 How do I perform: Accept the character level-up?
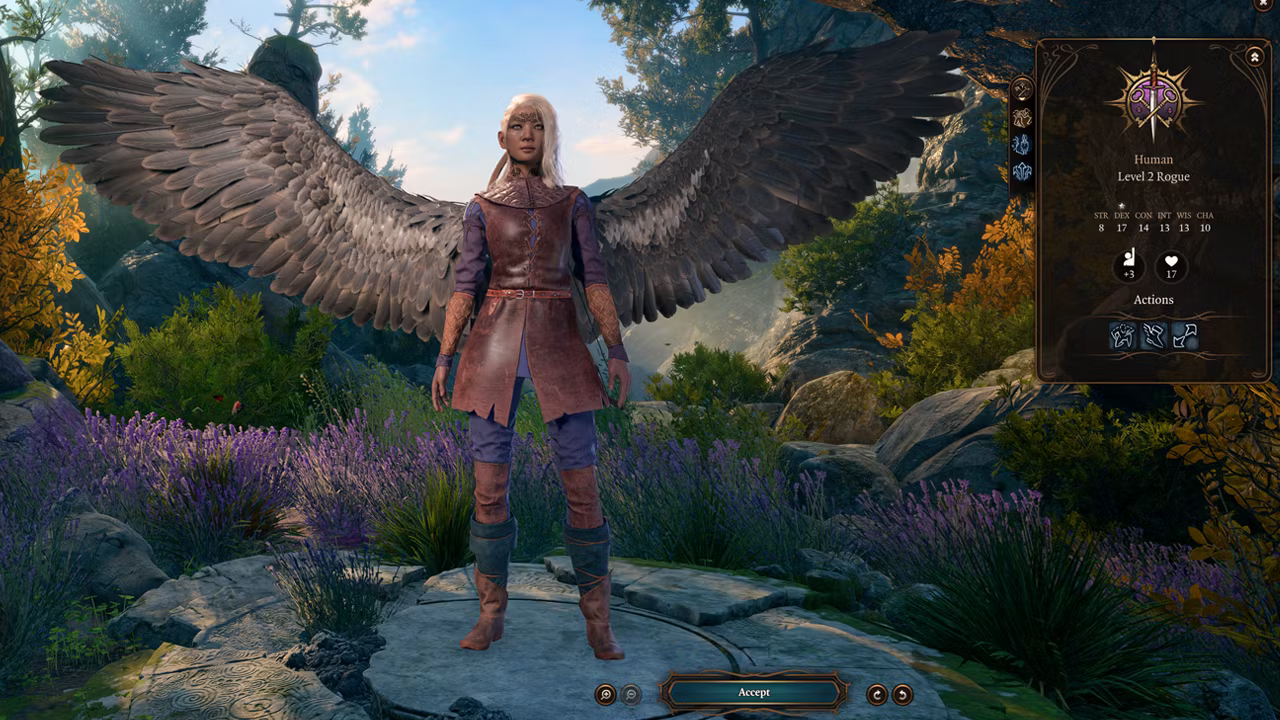tap(754, 692)
